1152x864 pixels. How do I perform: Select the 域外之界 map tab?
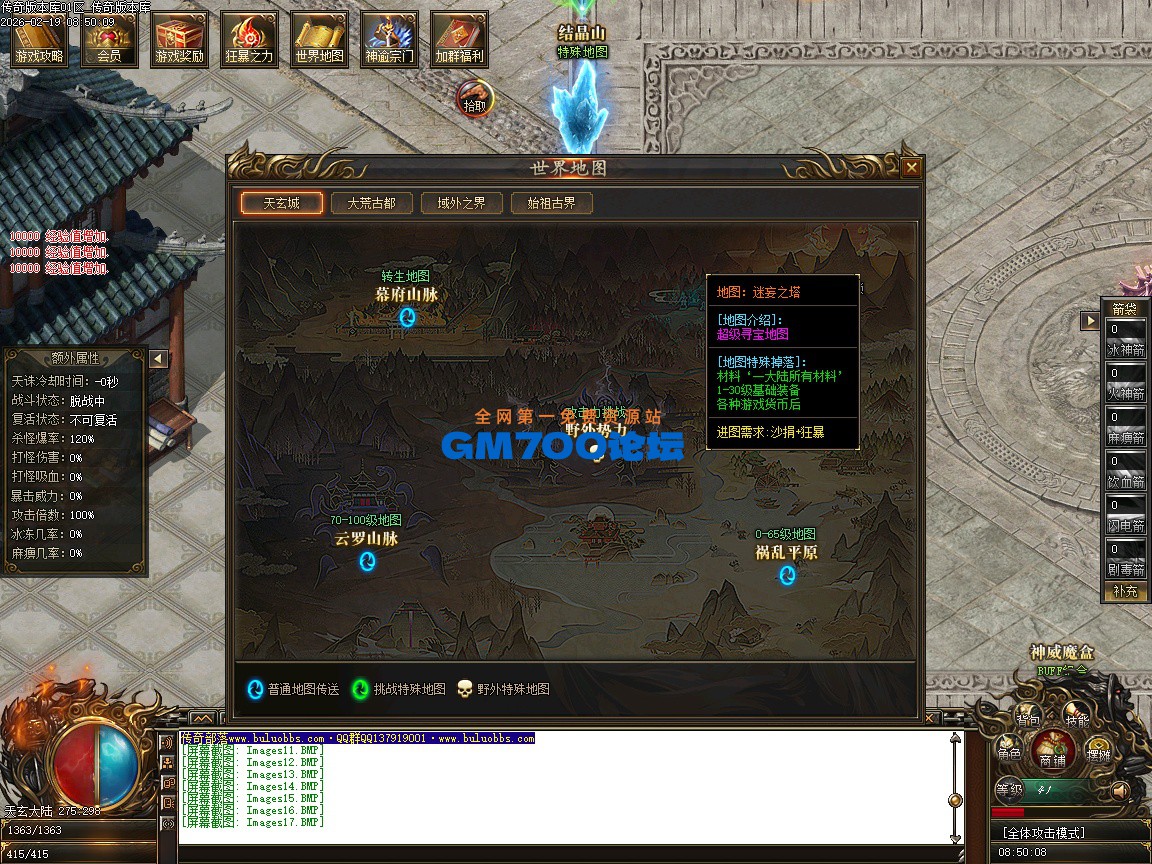461,203
